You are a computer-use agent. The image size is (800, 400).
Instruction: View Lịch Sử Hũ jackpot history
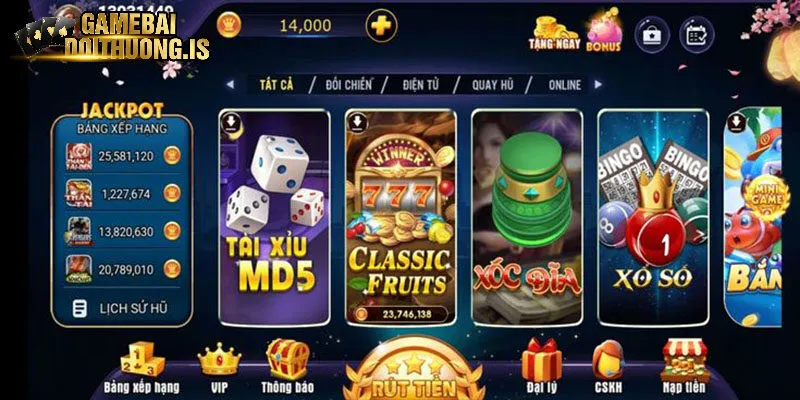click(x=121, y=309)
